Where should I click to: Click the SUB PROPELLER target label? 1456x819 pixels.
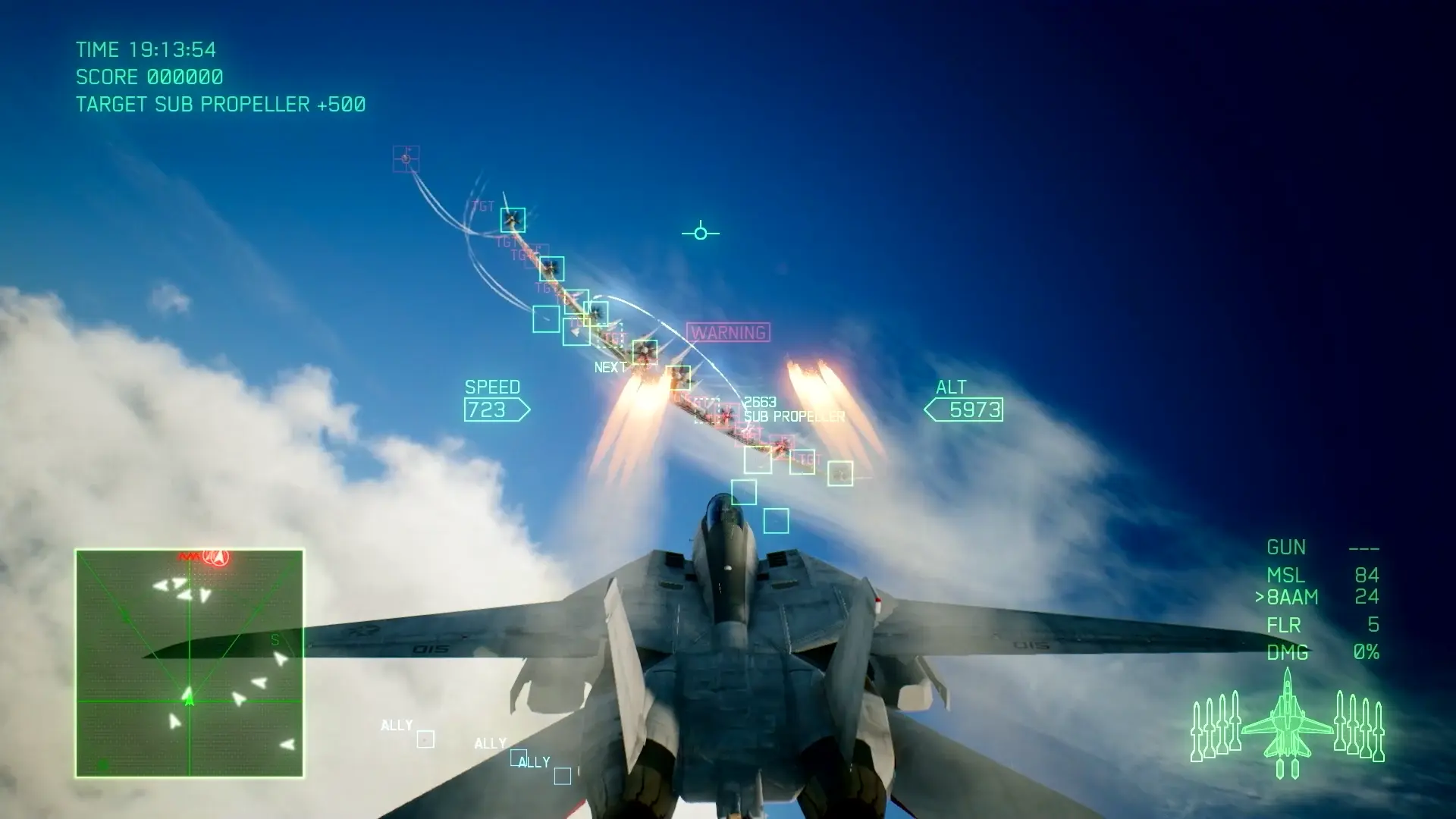[794, 416]
